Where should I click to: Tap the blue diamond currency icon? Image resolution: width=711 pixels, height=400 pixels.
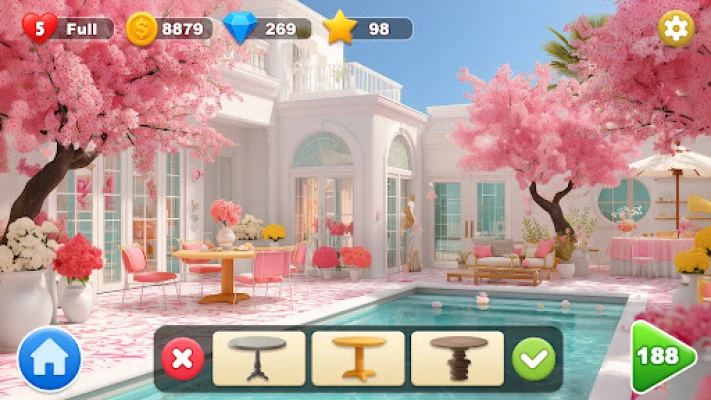pos(241,28)
